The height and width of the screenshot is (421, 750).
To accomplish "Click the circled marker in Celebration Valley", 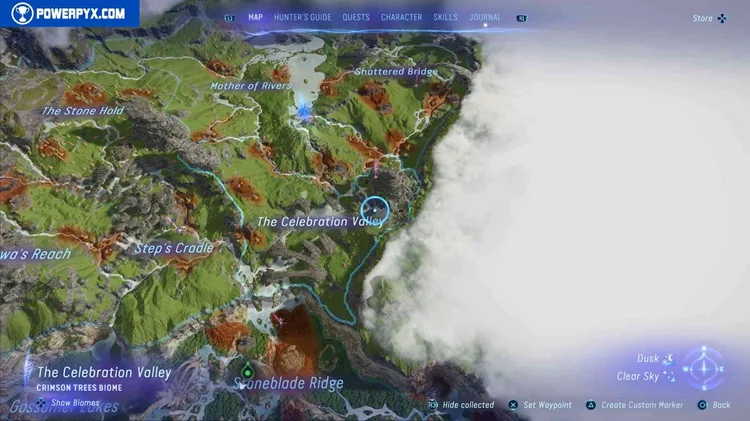I will tap(374, 213).
